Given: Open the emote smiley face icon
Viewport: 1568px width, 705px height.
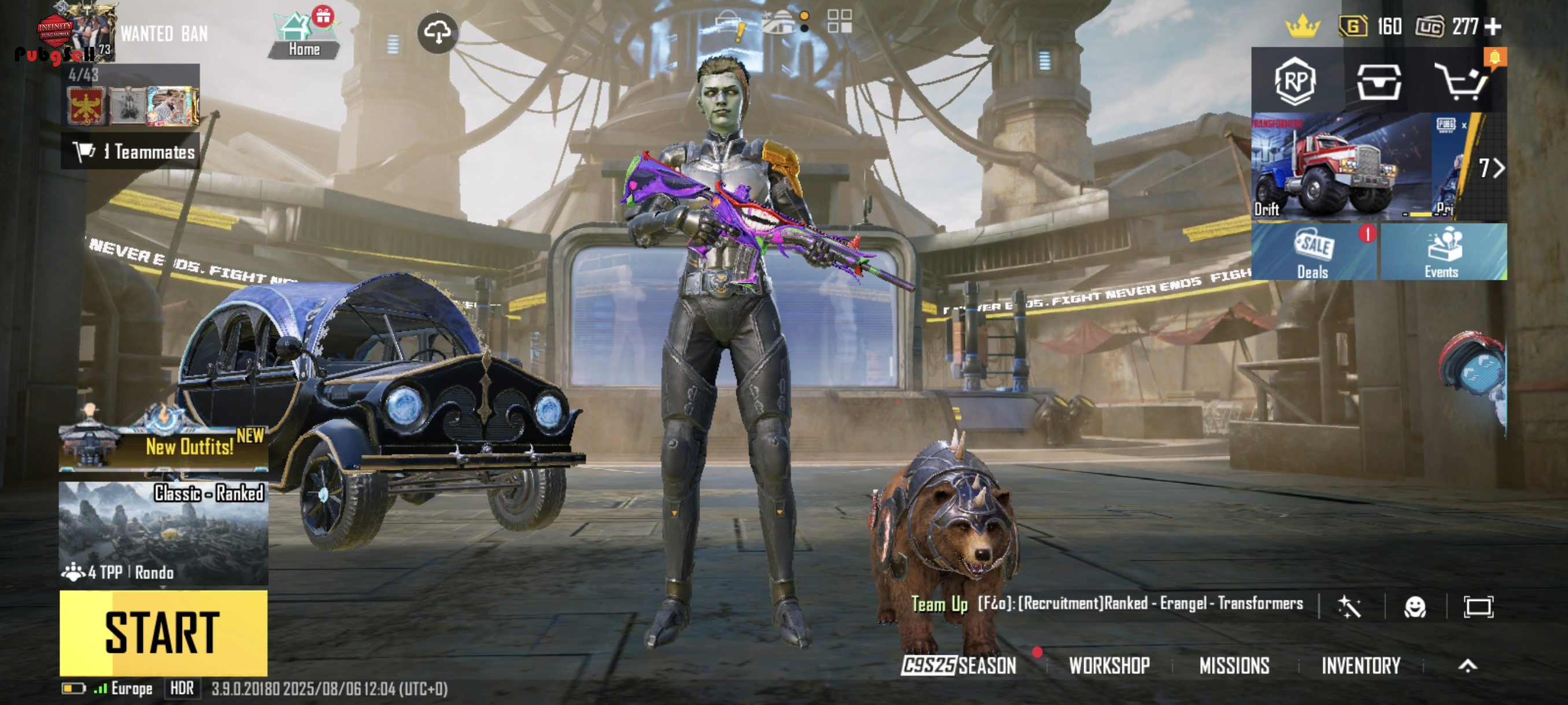Looking at the screenshot, I should [1415, 606].
